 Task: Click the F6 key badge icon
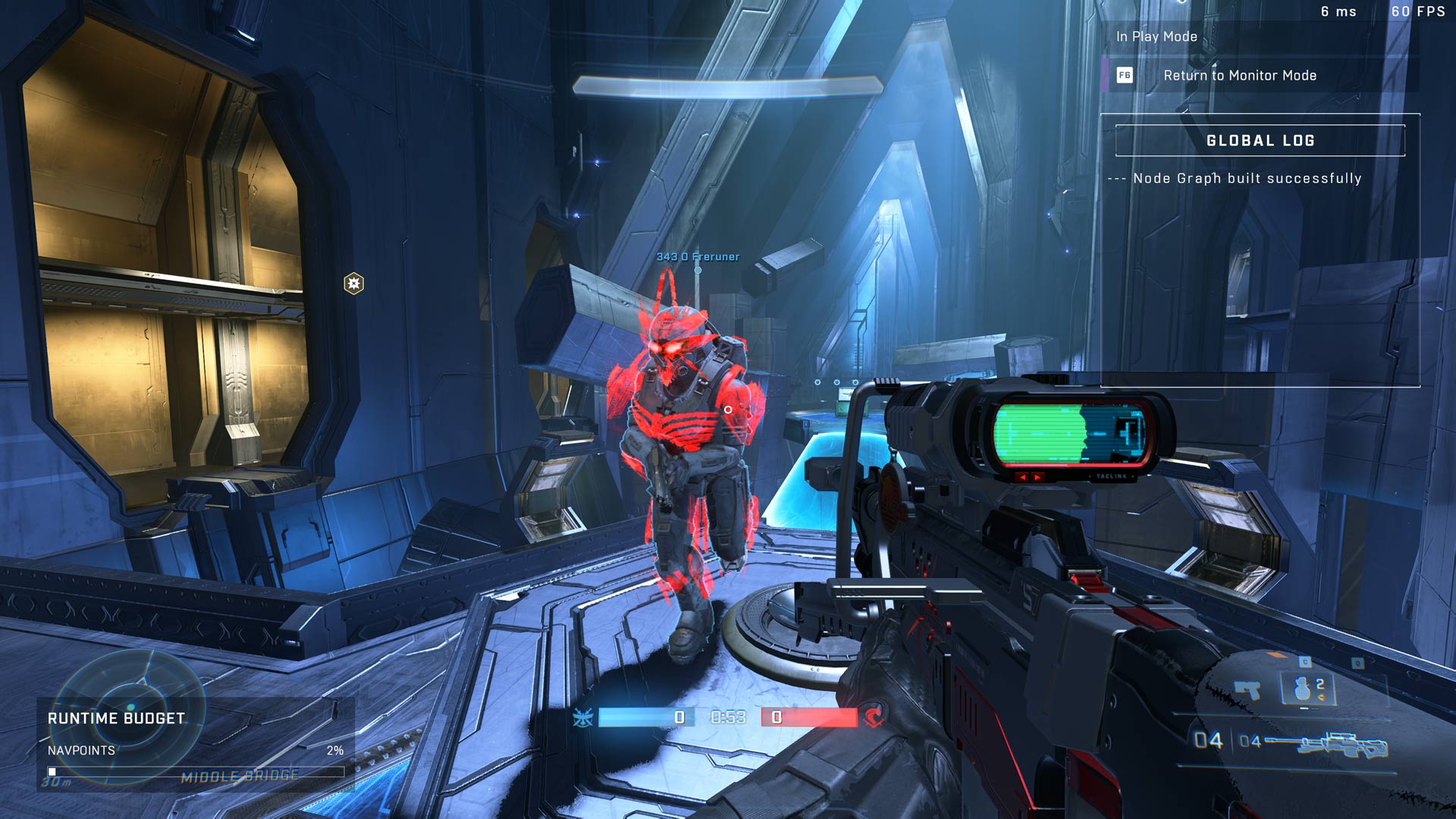point(1124,75)
